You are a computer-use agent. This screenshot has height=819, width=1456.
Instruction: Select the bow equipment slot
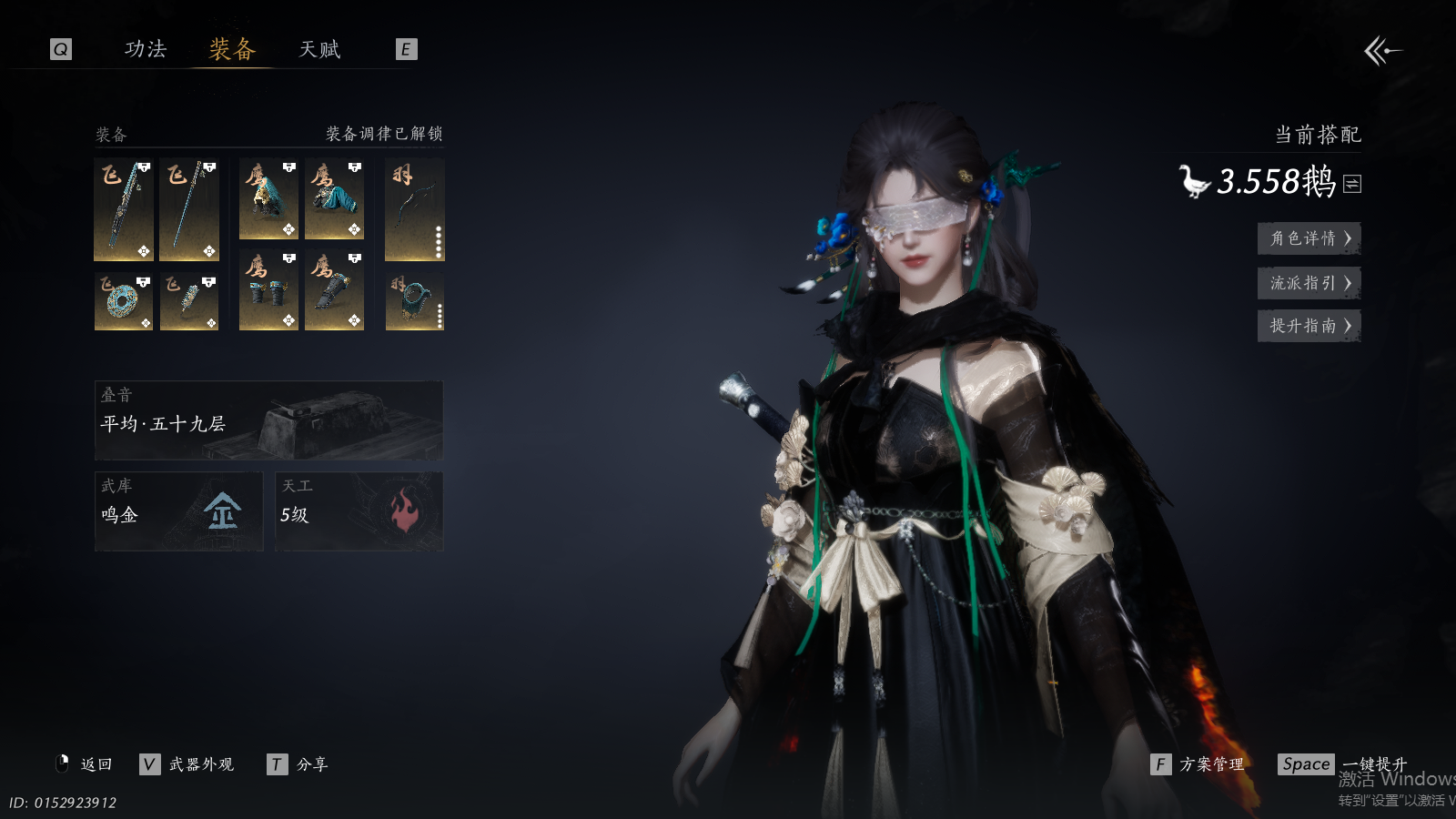tap(415, 209)
